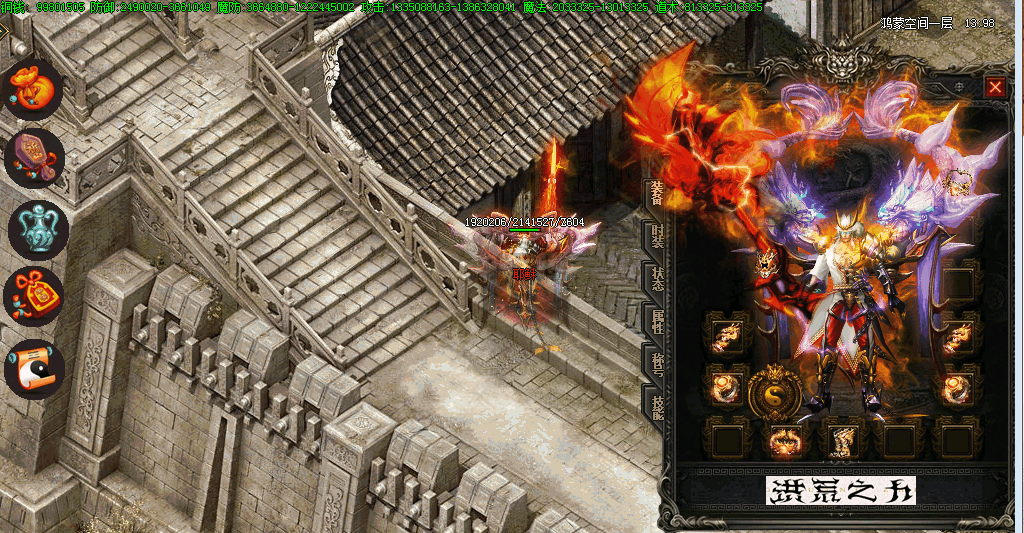Viewport: 1024px width, 533px height.
Task: Click the red gift pouch icon
Action: pyautogui.click(x=35, y=295)
